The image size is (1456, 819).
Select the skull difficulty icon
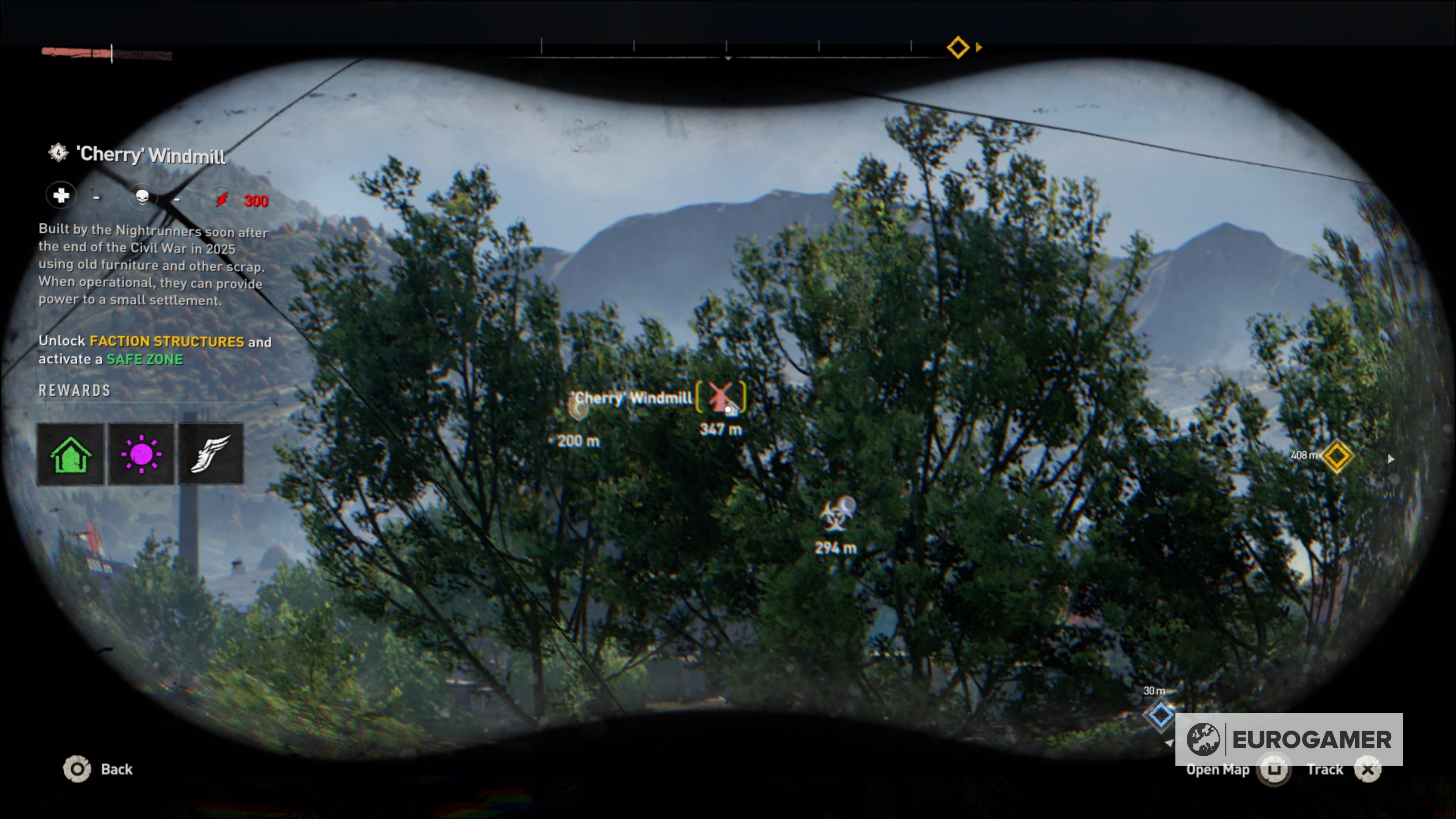point(143,197)
